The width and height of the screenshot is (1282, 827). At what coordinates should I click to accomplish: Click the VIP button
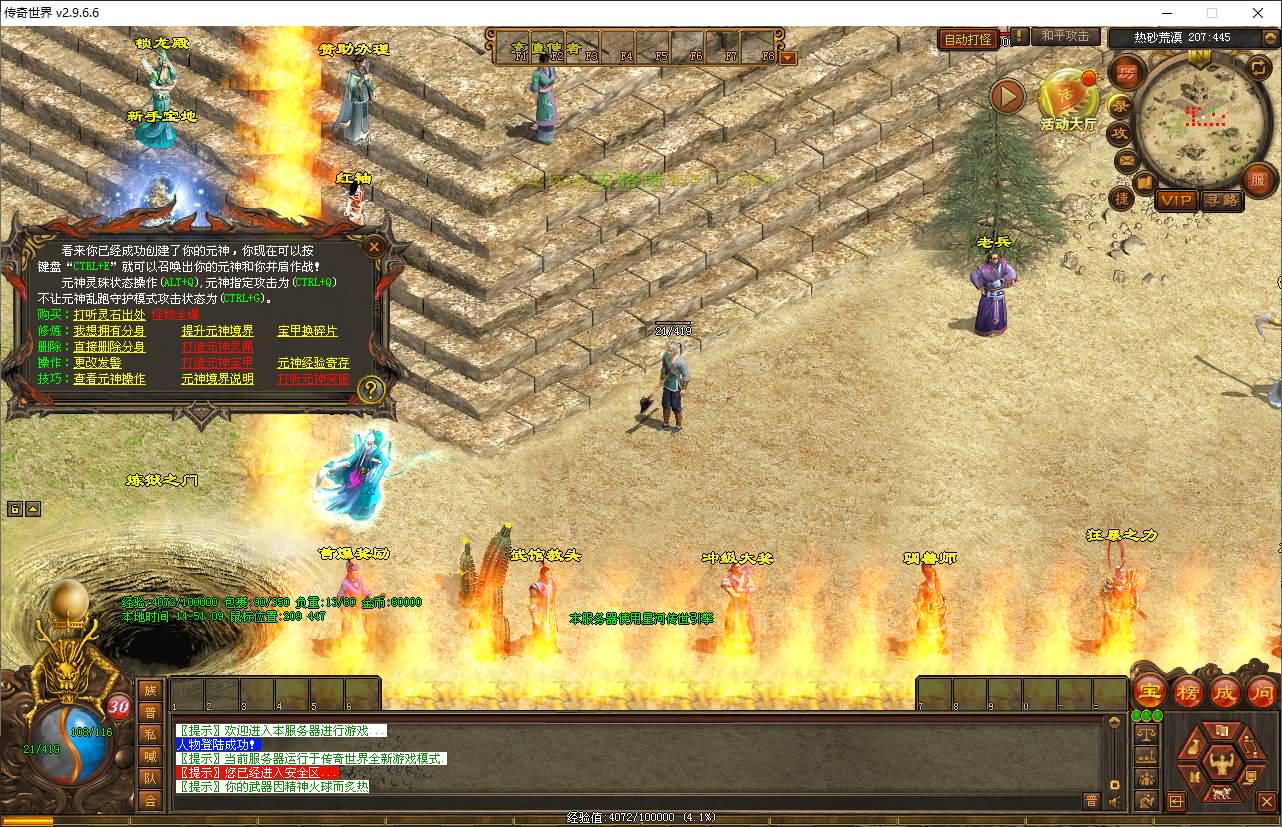(1176, 200)
